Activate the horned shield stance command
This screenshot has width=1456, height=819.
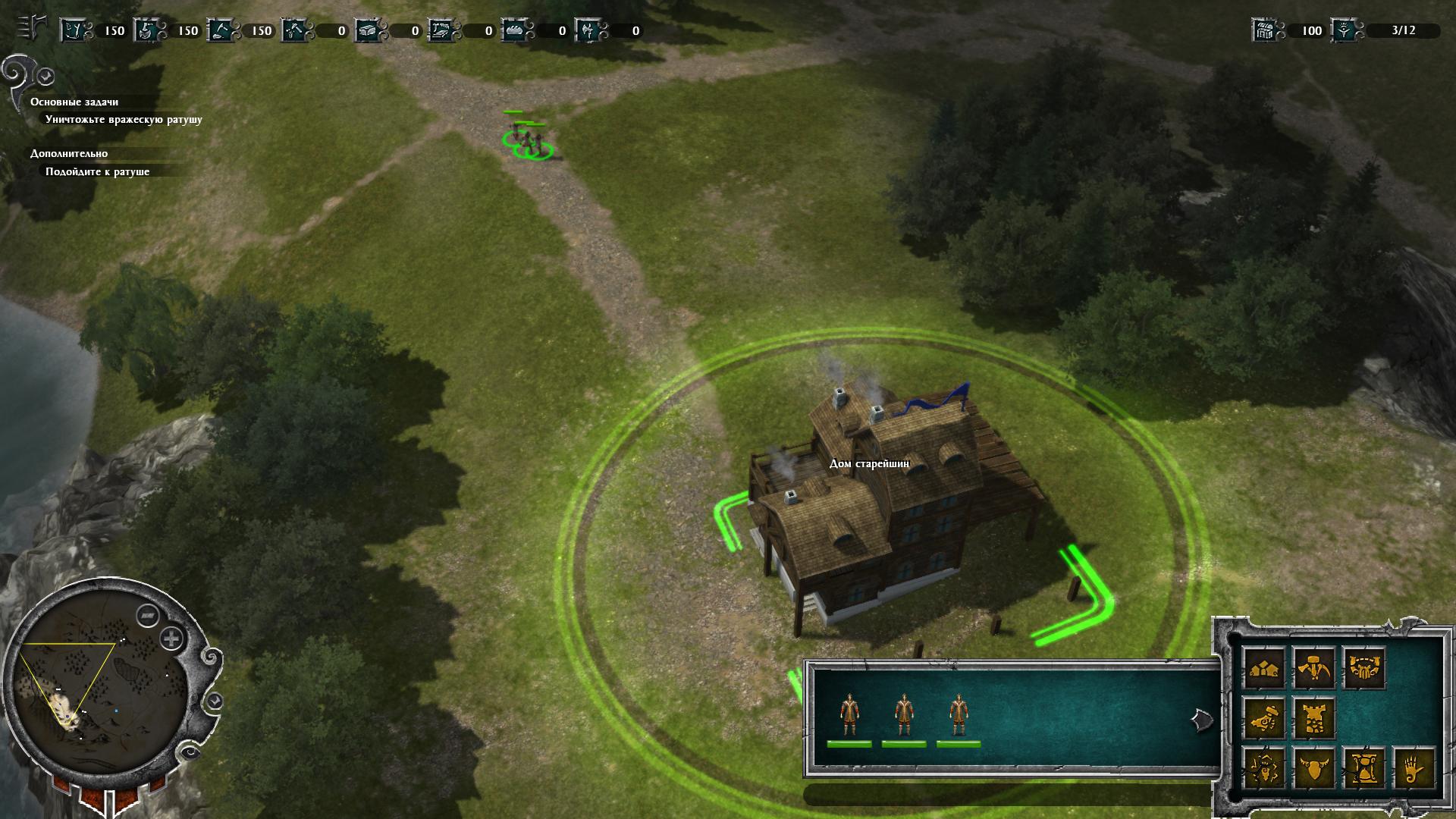point(1314,768)
